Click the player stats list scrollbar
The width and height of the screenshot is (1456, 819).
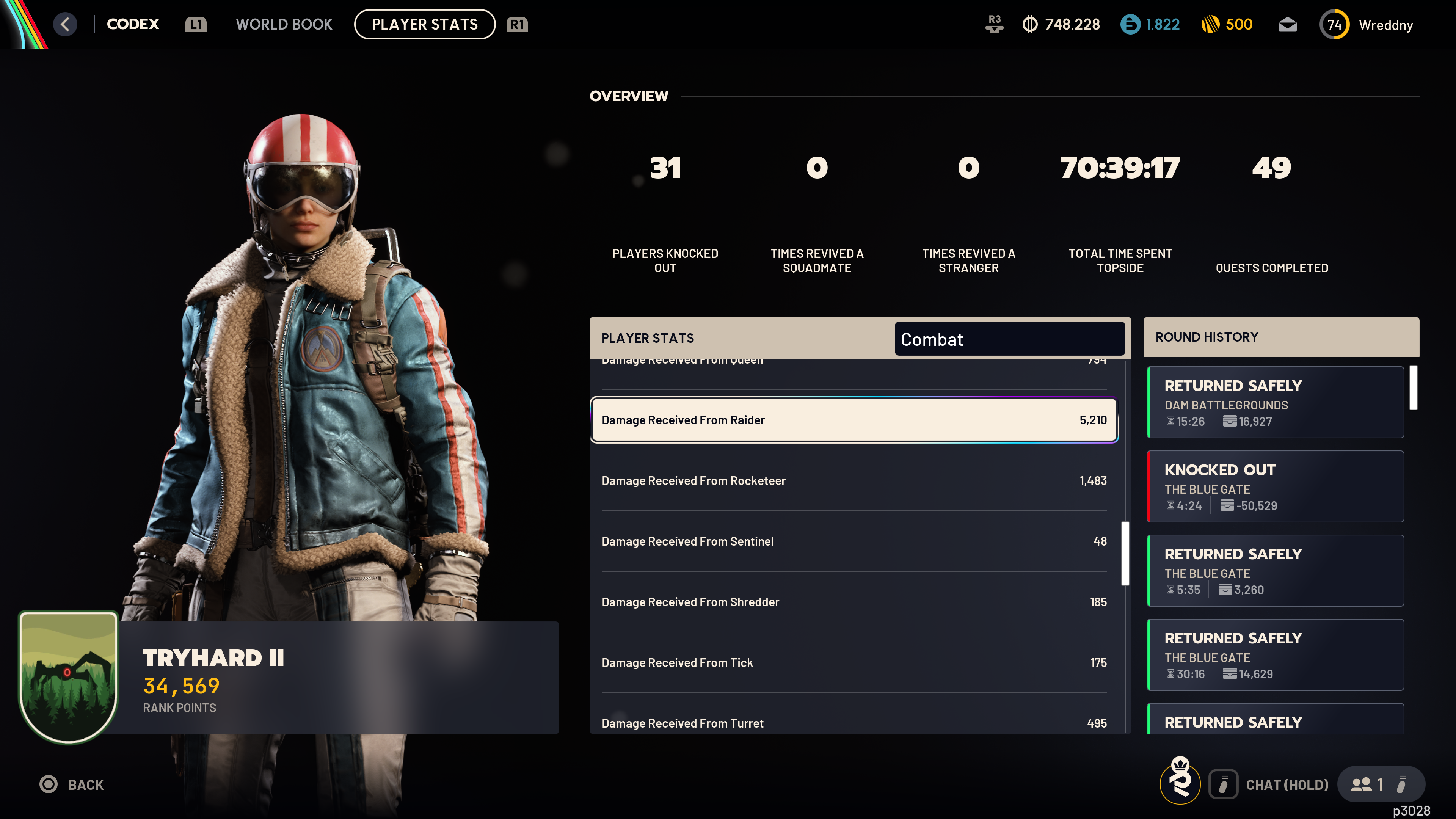click(1125, 553)
